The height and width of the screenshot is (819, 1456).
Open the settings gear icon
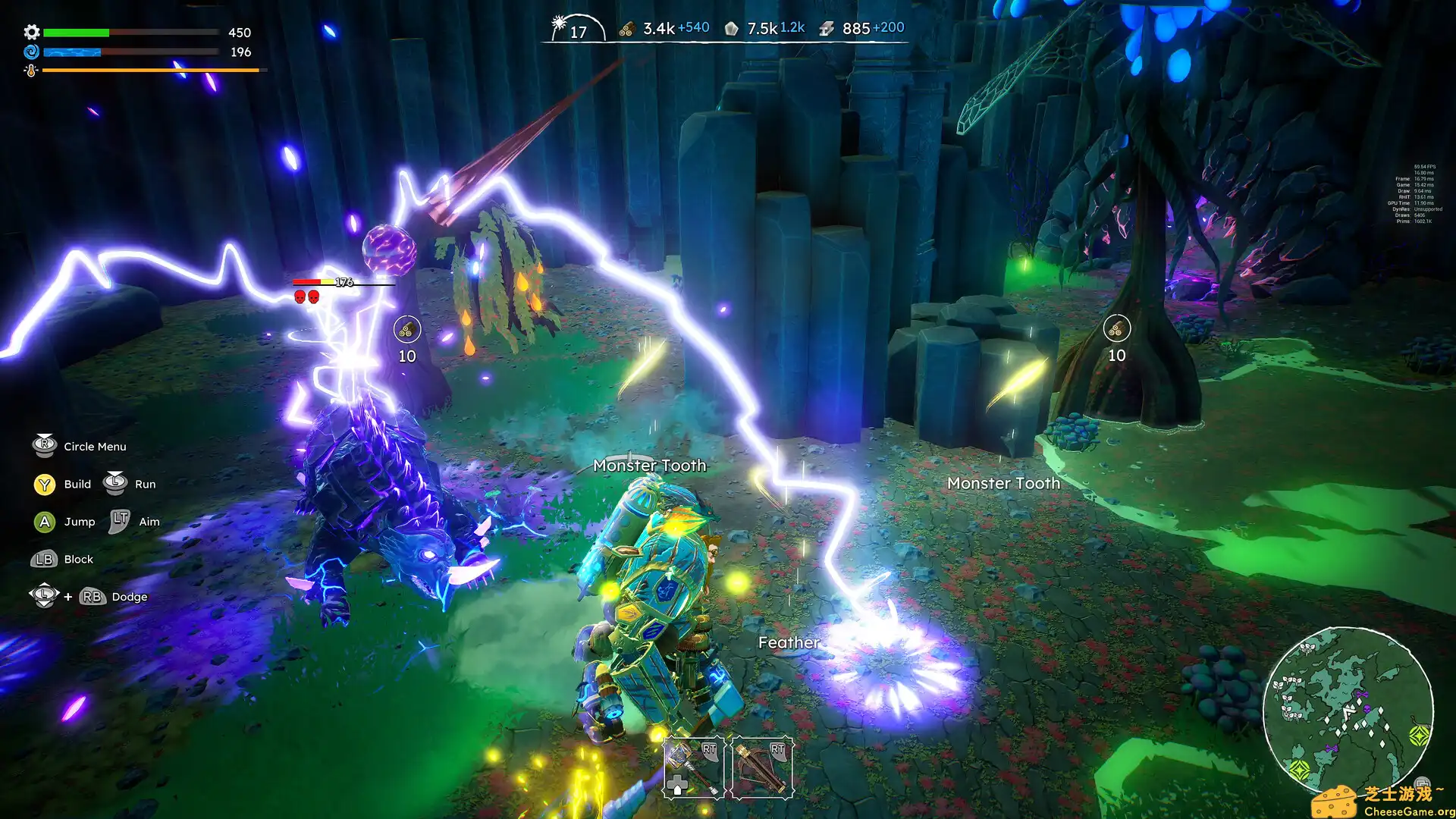(x=30, y=33)
